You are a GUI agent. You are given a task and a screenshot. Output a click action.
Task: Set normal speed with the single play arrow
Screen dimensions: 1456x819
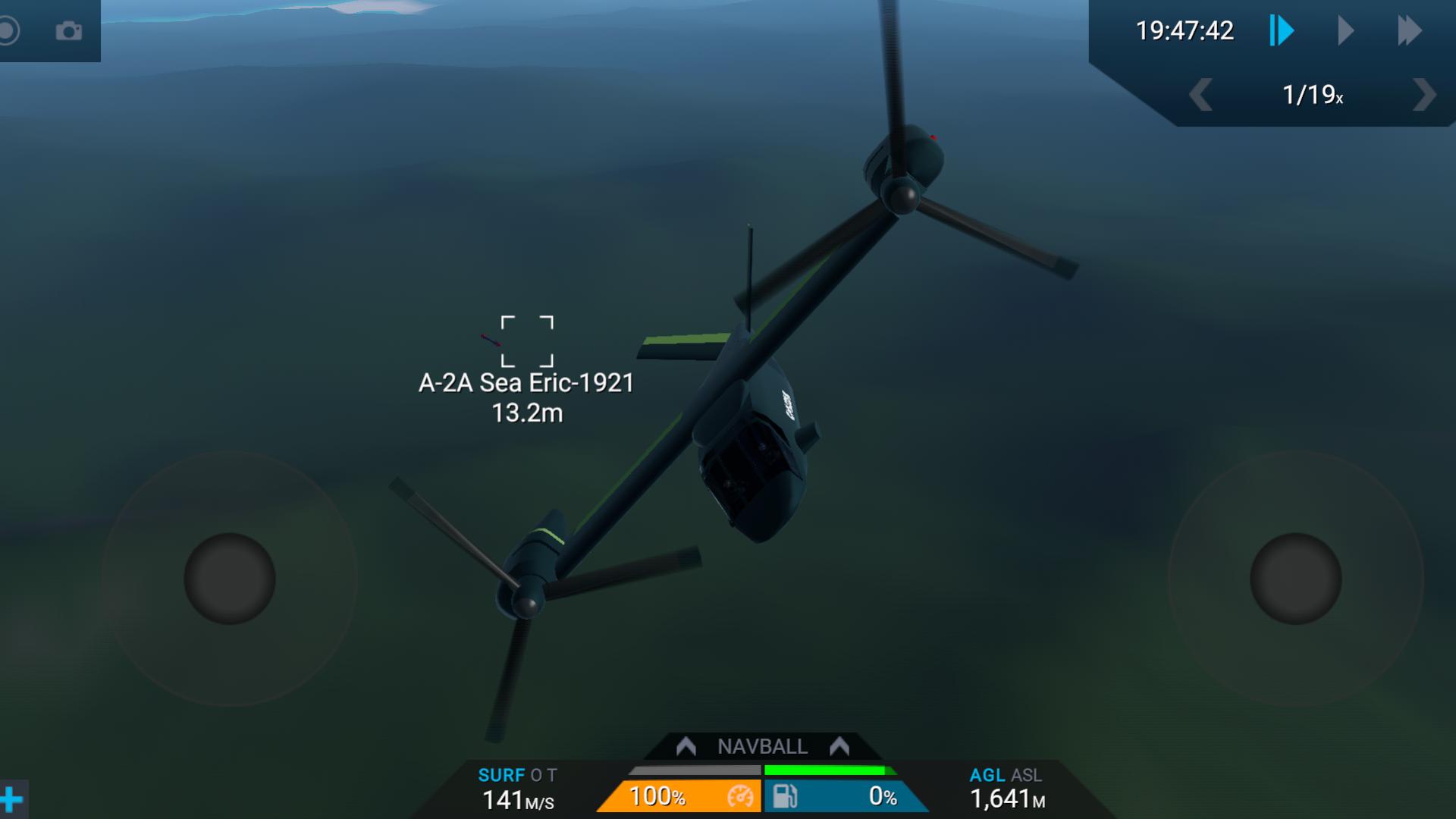click(x=1345, y=31)
